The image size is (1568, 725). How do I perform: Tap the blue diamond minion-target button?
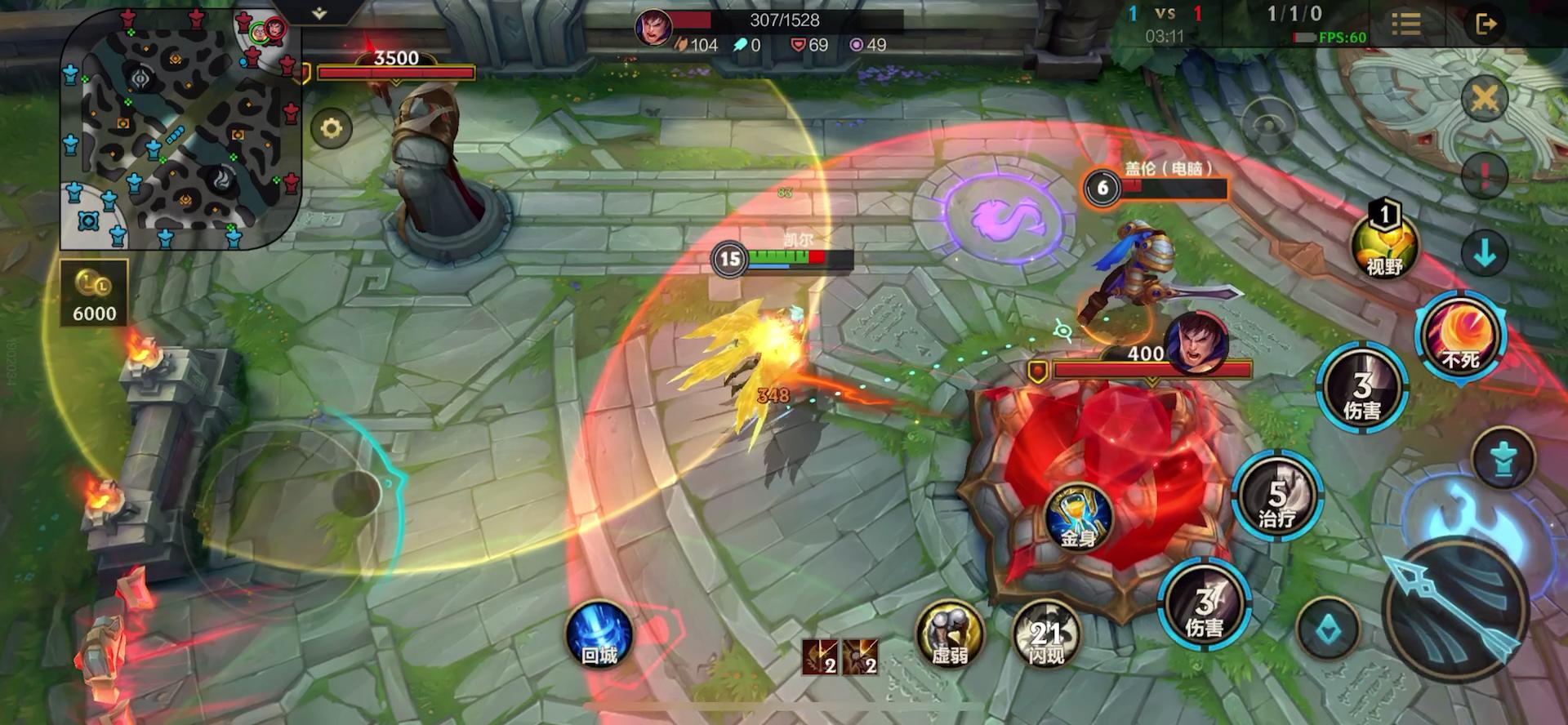[1327, 629]
